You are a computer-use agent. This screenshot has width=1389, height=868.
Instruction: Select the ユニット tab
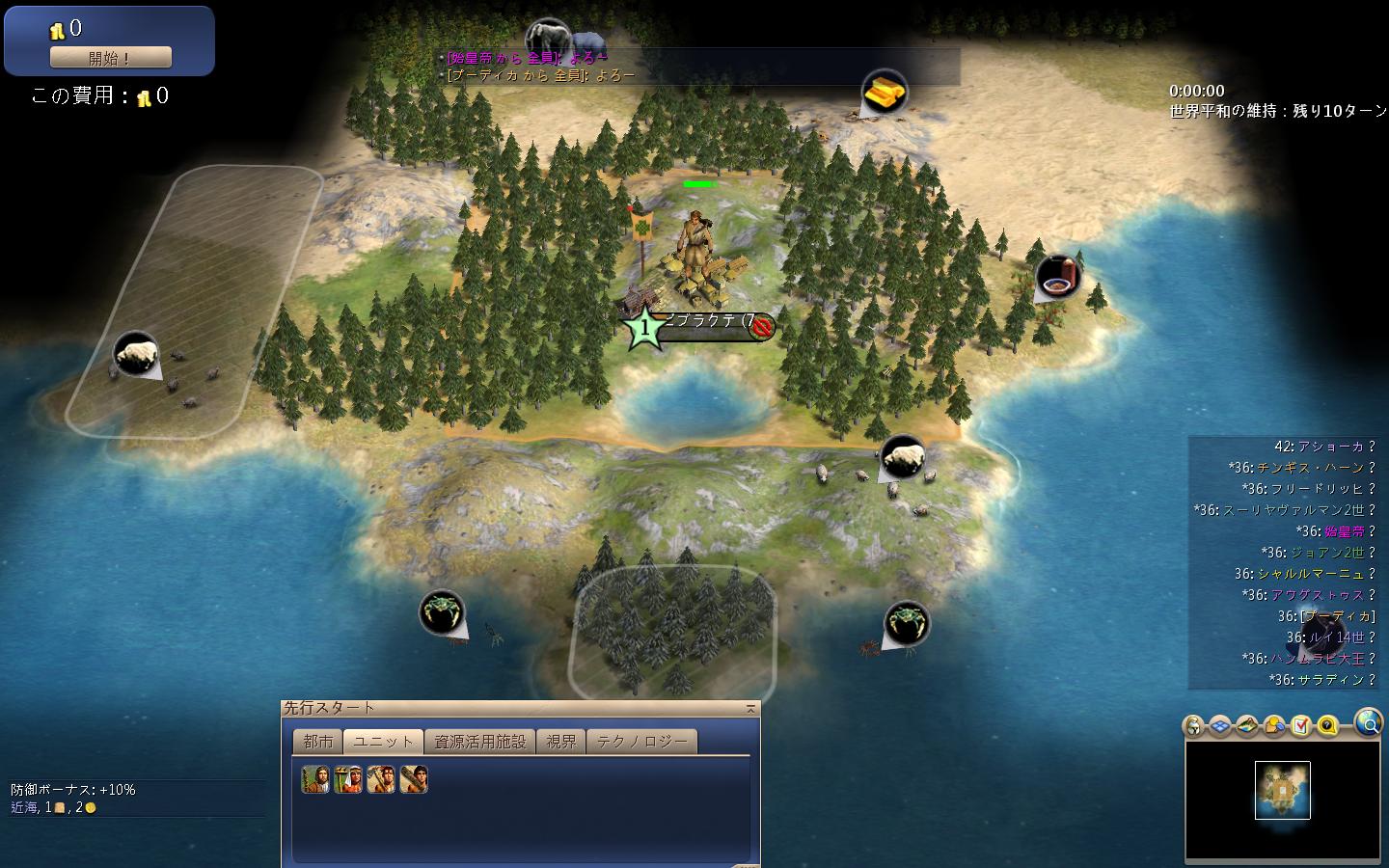click(x=383, y=741)
